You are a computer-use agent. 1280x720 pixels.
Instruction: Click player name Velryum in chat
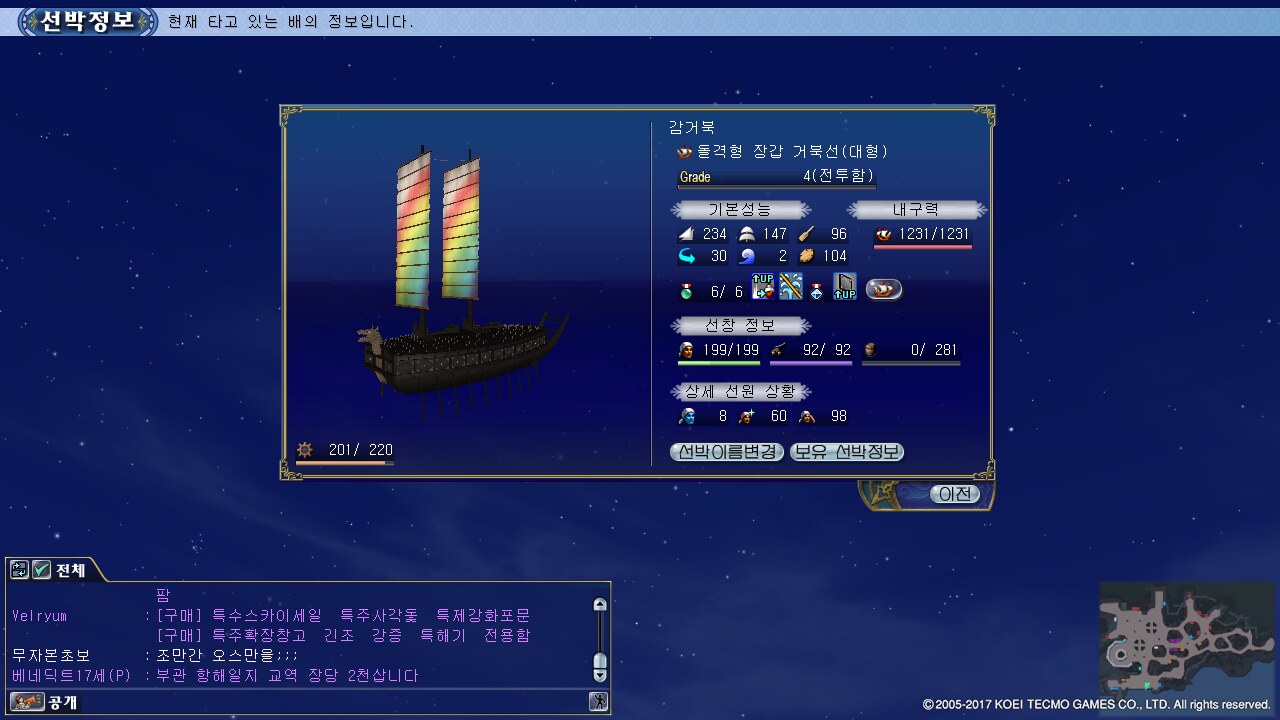click(39, 616)
